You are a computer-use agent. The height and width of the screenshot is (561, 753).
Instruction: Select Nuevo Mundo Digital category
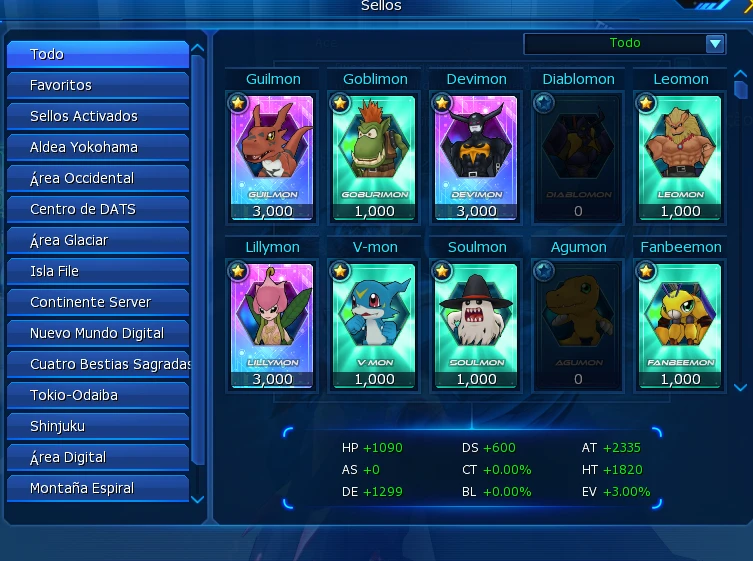coord(97,333)
